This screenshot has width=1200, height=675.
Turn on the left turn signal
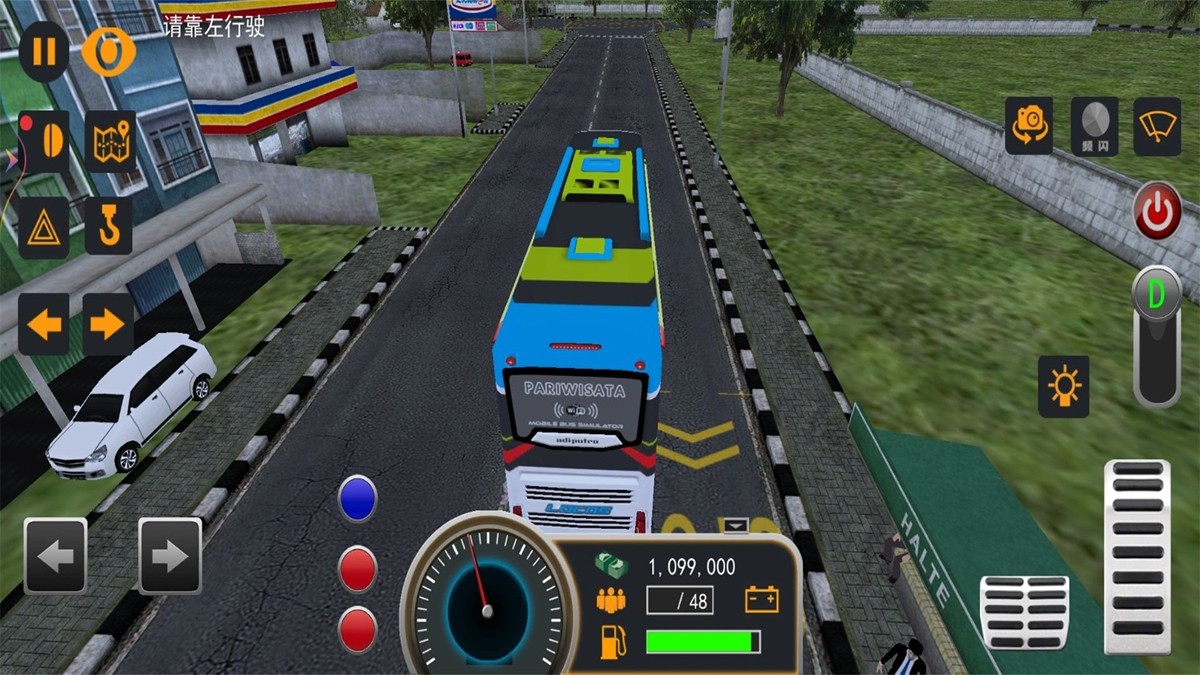click(x=44, y=324)
